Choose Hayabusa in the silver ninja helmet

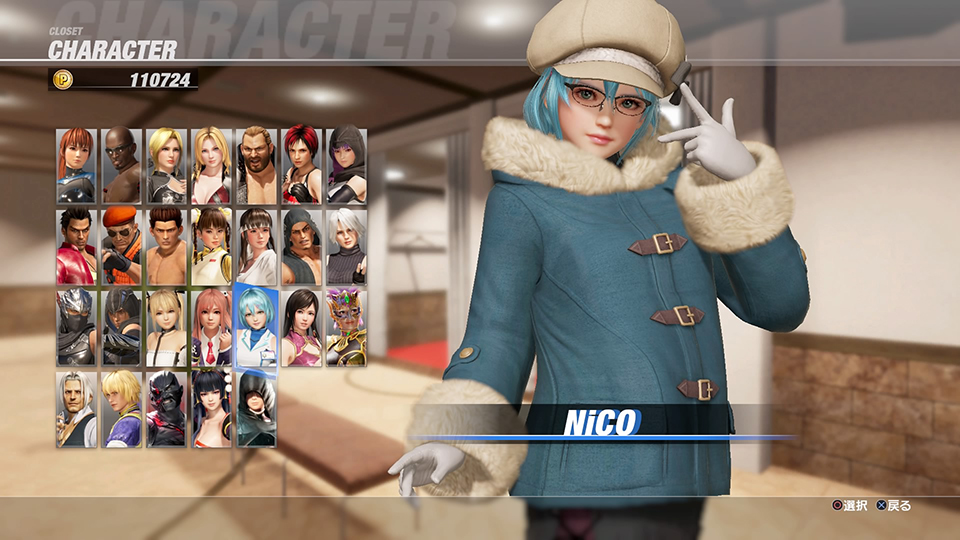pyautogui.click(x=76, y=327)
